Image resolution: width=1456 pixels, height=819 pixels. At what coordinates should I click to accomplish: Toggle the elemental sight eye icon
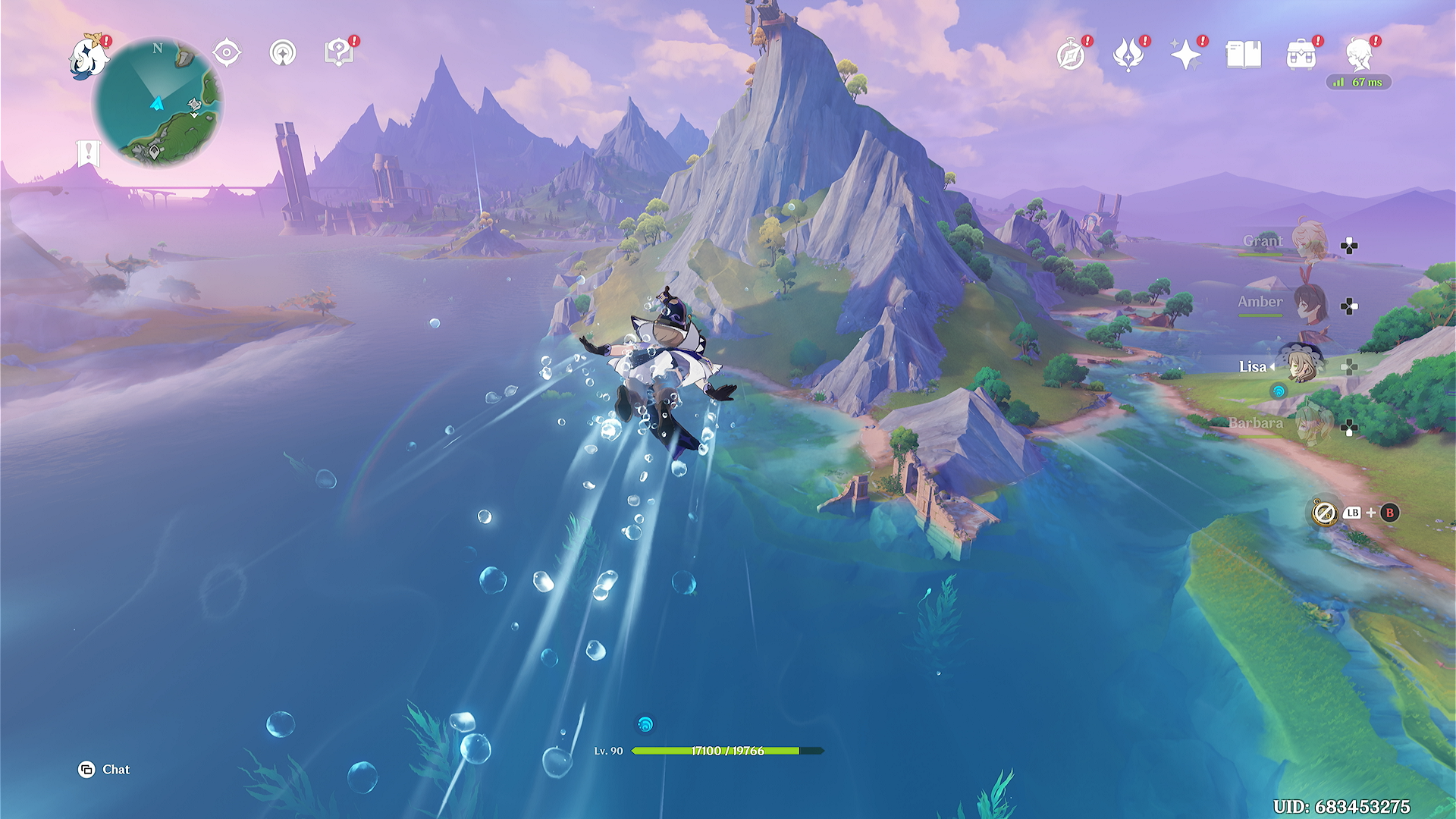point(227,53)
